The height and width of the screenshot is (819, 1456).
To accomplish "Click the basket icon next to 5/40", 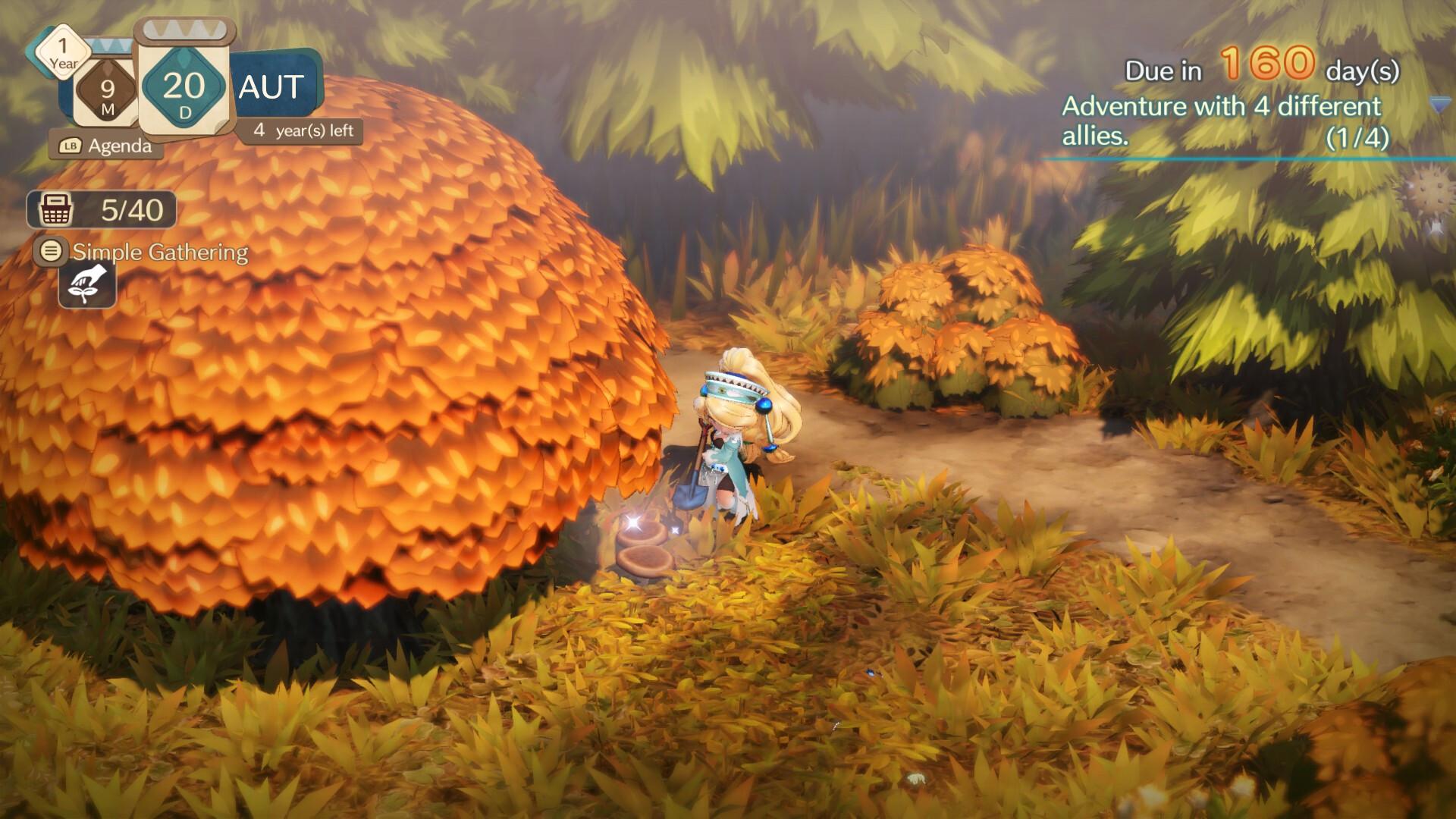I will tap(55, 210).
